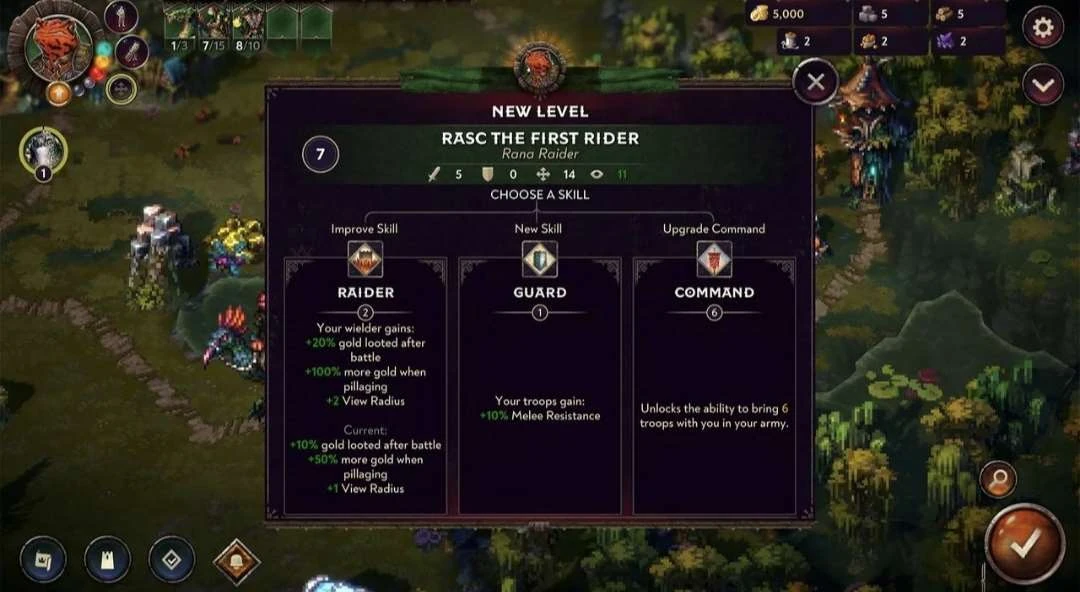Choose the Raider skill improvement
1080x592 pixels.
point(364,385)
